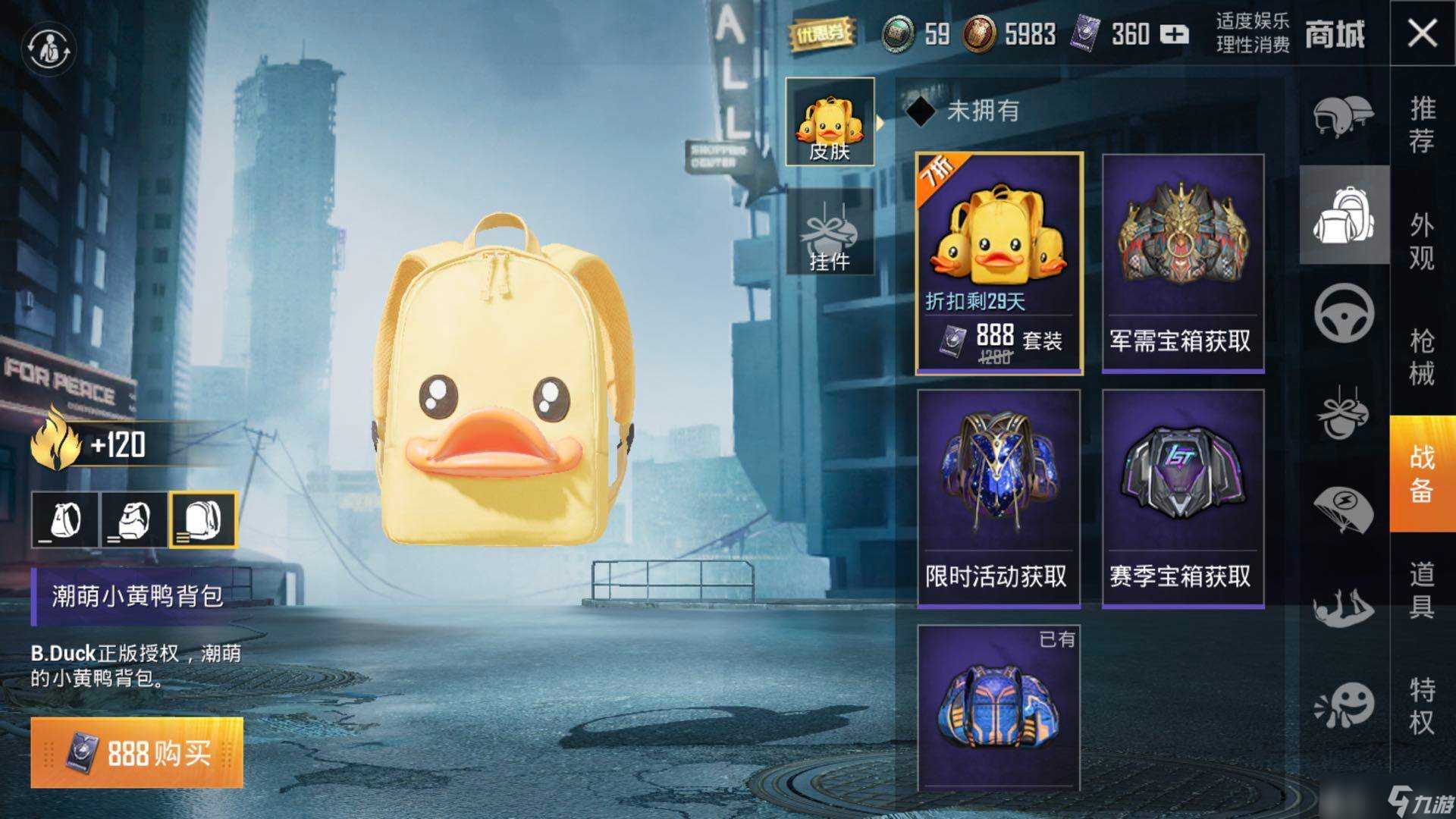Choose the steering wheel vehicle category
This screenshot has height=819, width=1456.
1343,312
